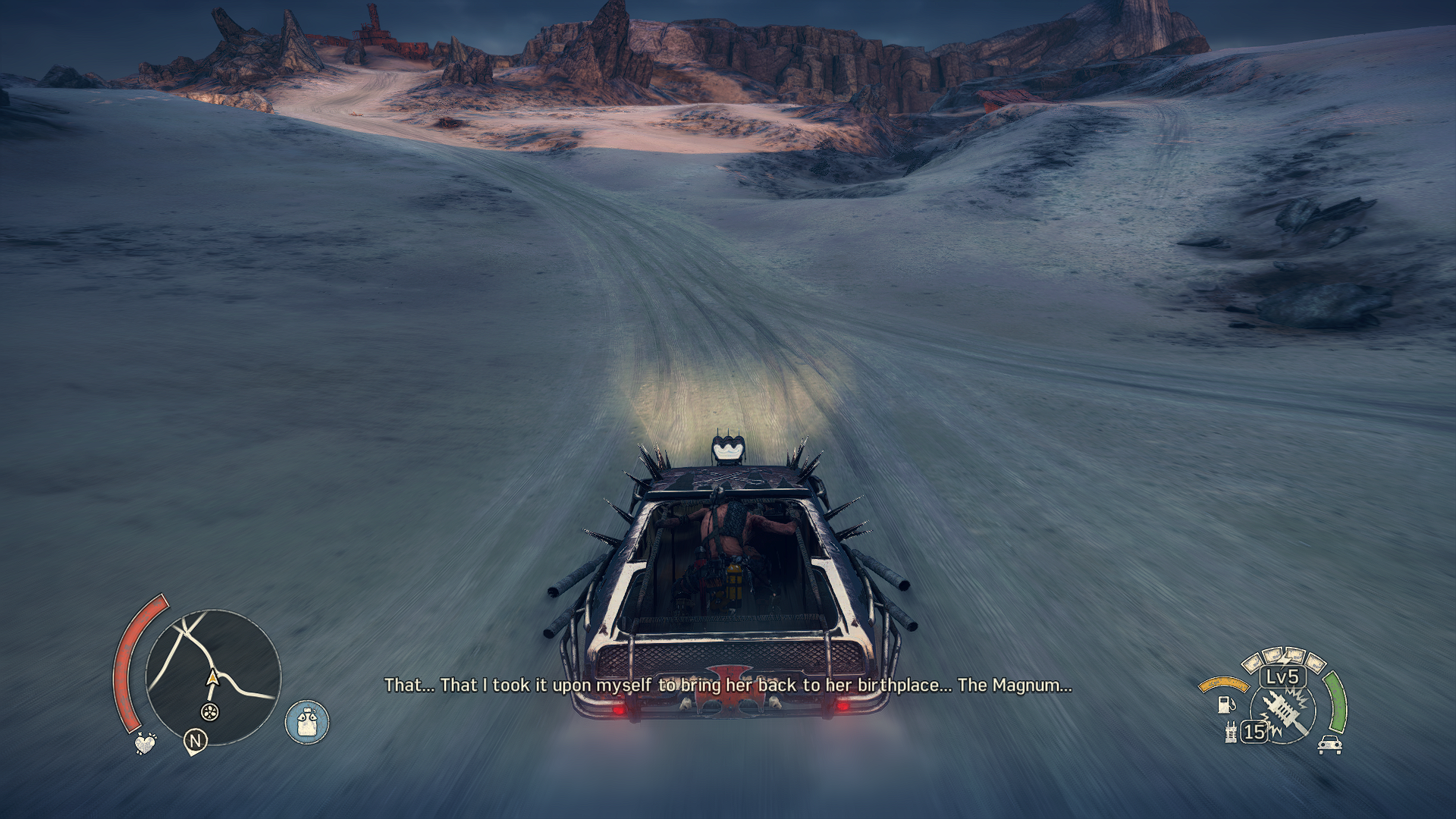This screenshot has height=819, width=1456.
Task: Select the thunderpoon weapon icon
Action: 1283,713
